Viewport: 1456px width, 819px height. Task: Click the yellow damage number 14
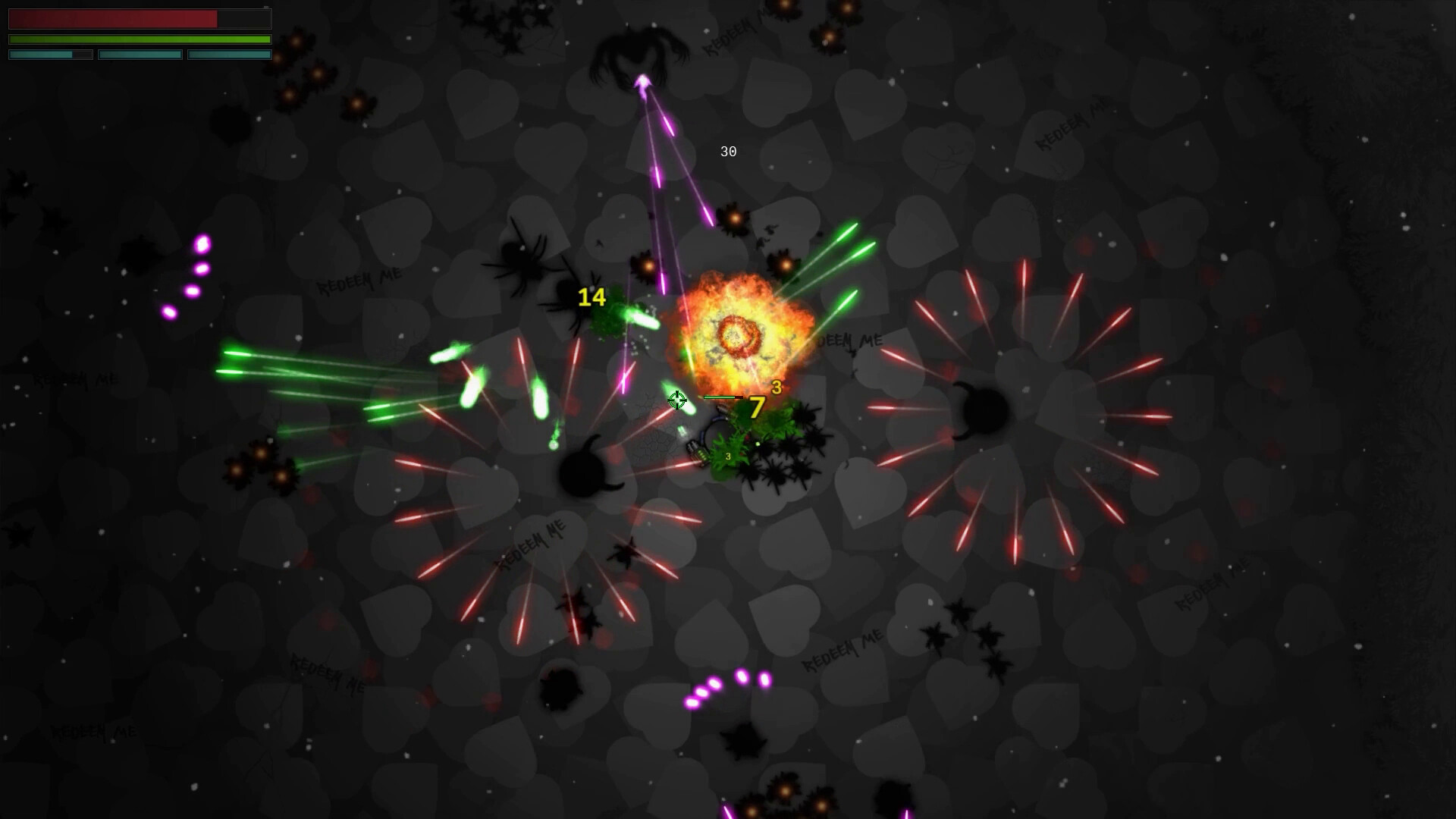(x=591, y=297)
